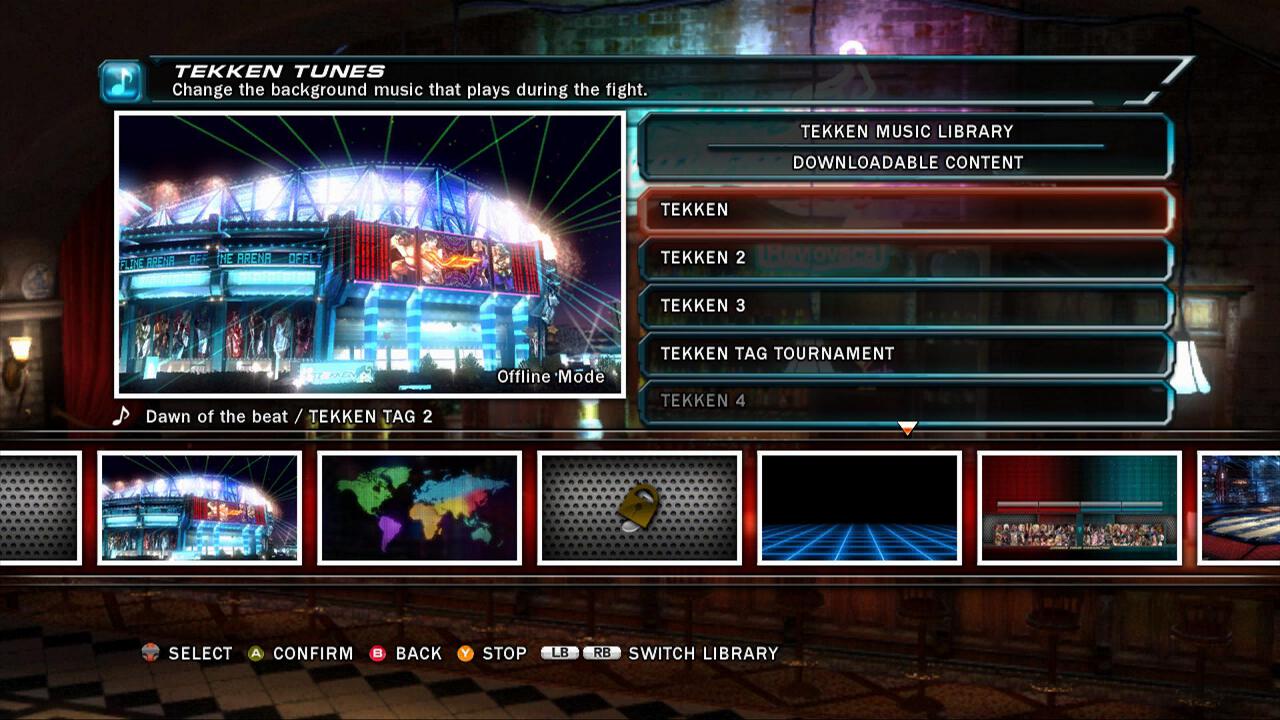Viewport: 1280px width, 720px height.
Task: Select TEKKEN 2 from the soundtrack list
Action: (906, 258)
